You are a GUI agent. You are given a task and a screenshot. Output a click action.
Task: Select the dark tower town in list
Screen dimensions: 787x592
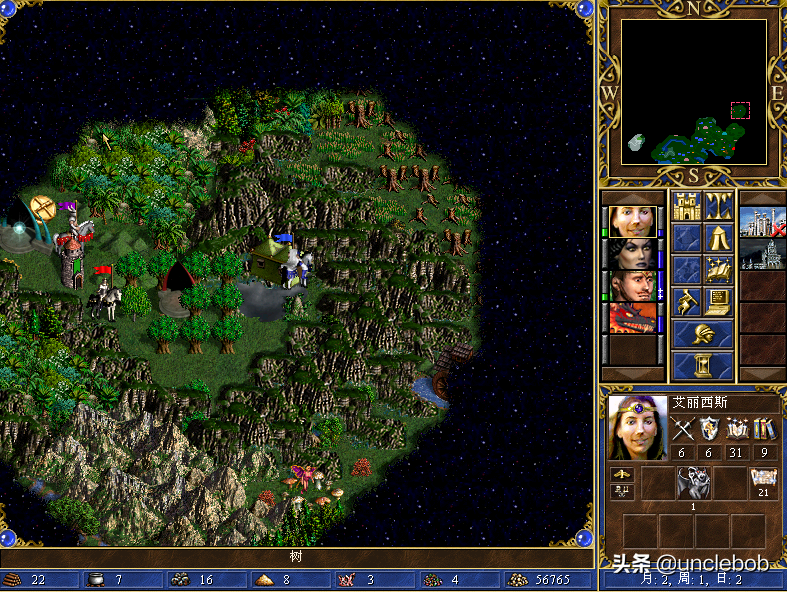click(762, 254)
